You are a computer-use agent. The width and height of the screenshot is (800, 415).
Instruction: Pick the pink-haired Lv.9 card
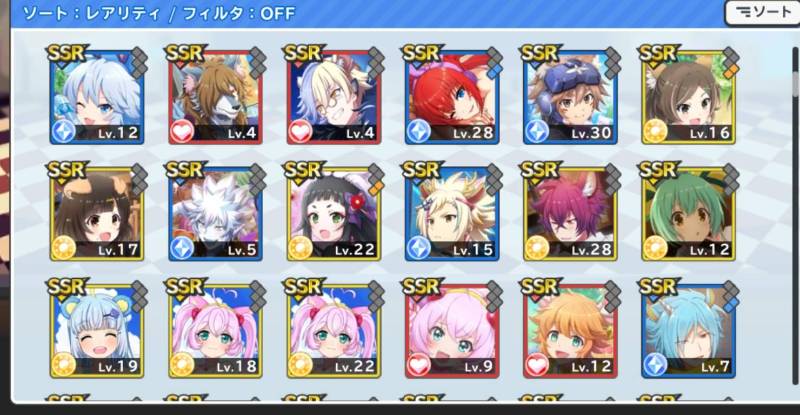450,330
